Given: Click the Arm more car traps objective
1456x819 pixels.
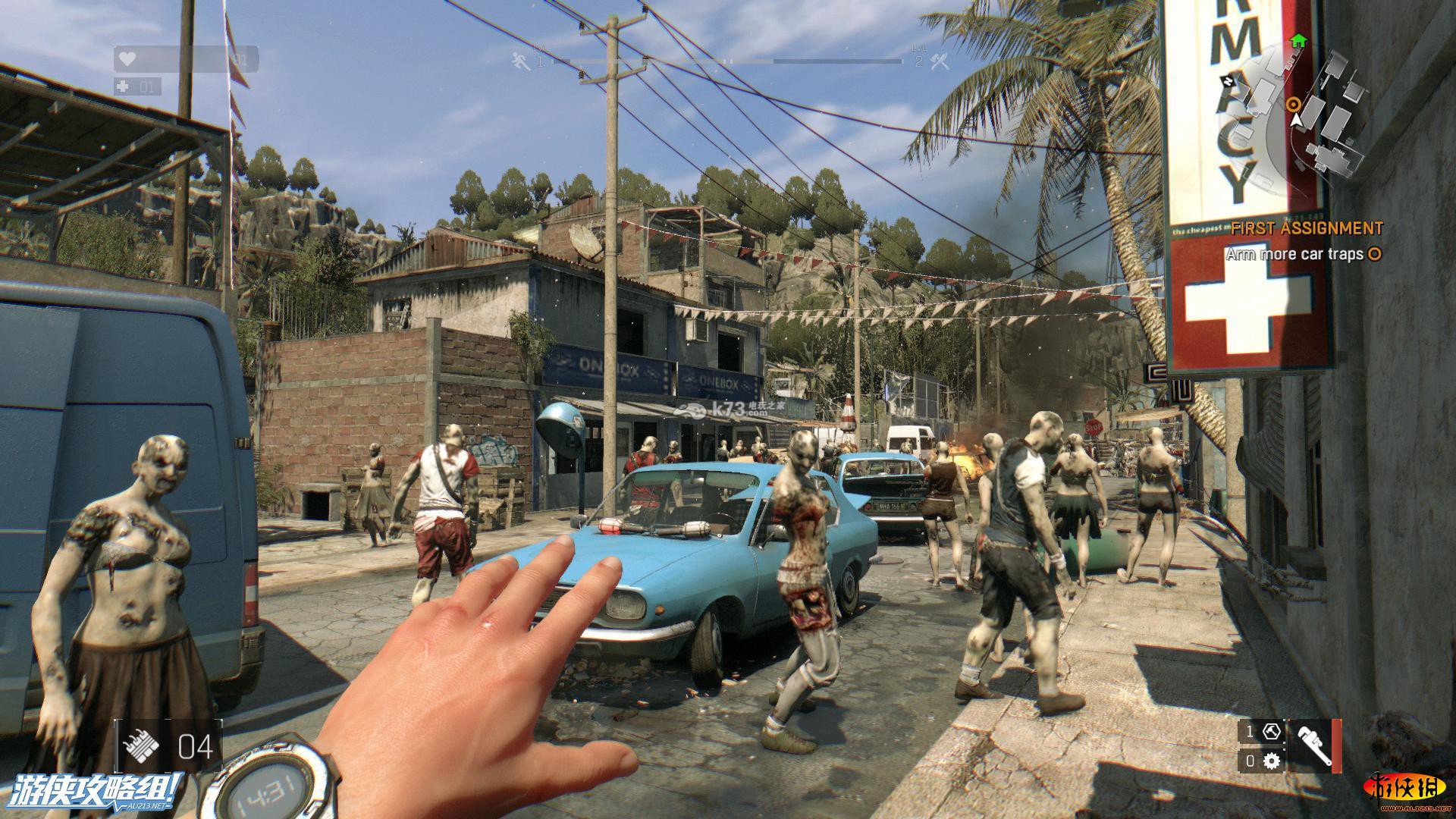Looking at the screenshot, I should 1303,255.
